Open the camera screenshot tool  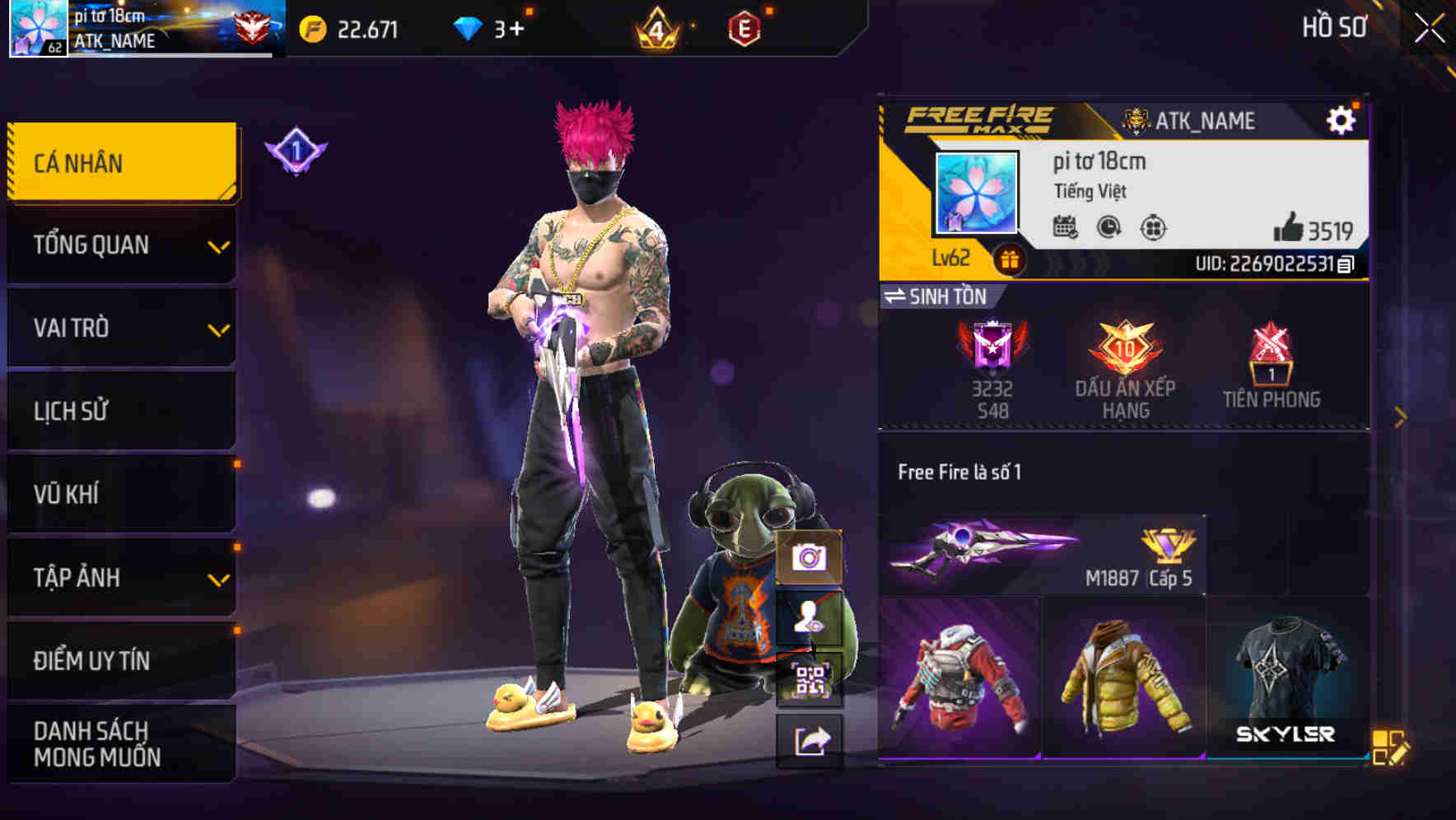(x=810, y=559)
